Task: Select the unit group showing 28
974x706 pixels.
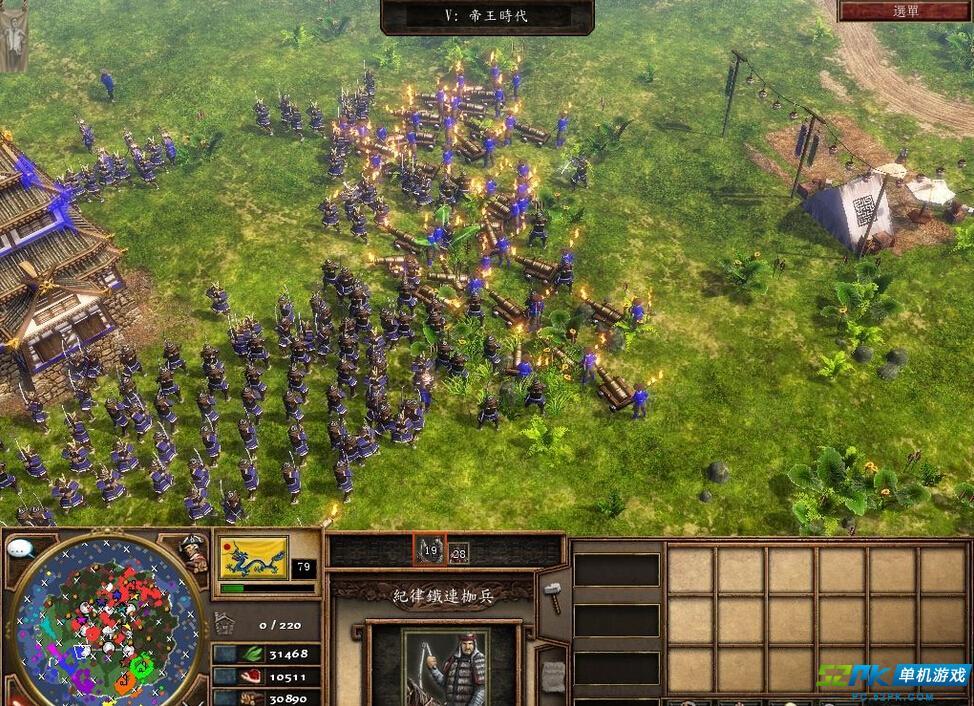Action: (x=459, y=552)
